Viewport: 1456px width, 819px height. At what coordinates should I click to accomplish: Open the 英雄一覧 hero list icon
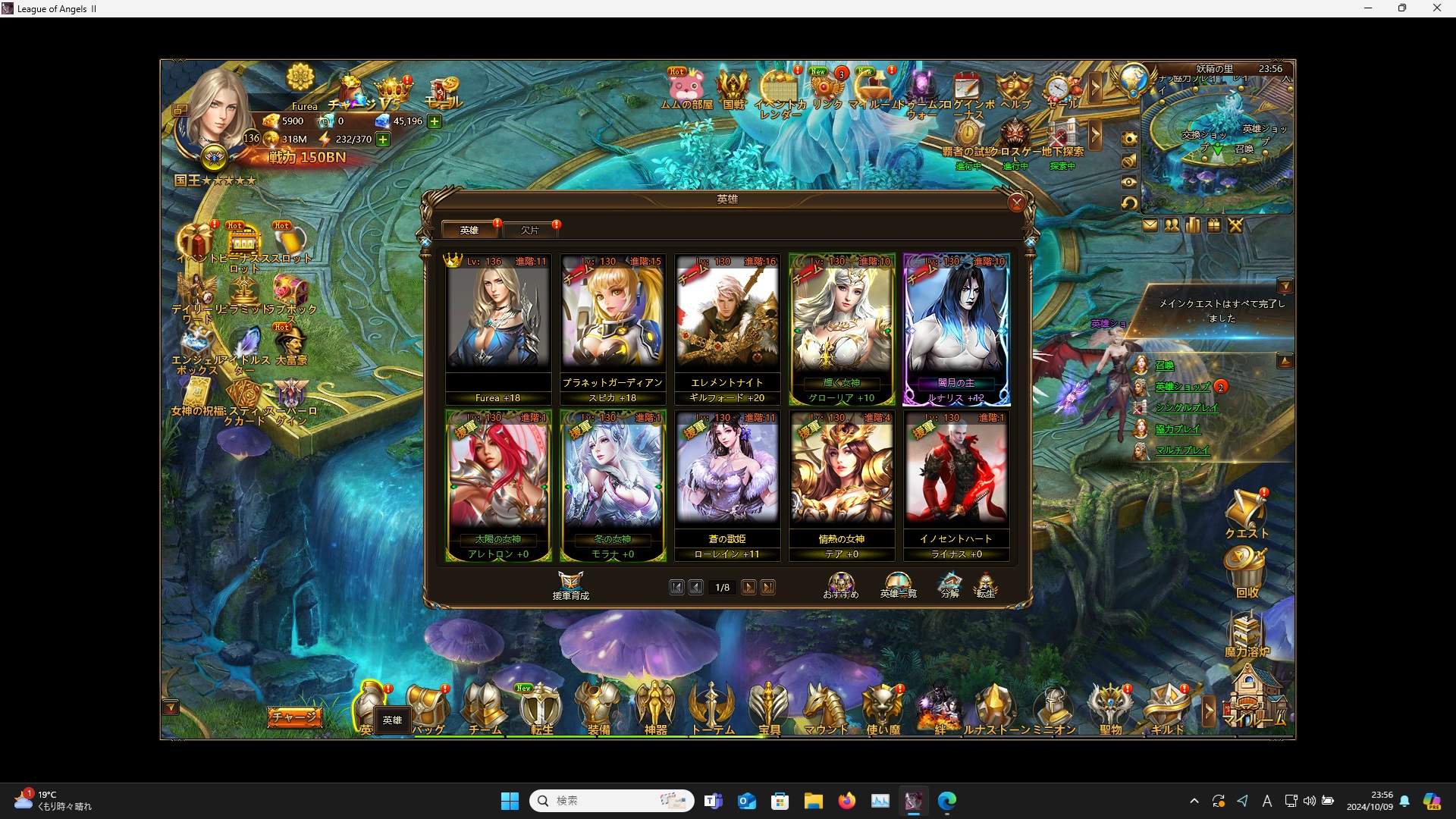(x=897, y=584)
